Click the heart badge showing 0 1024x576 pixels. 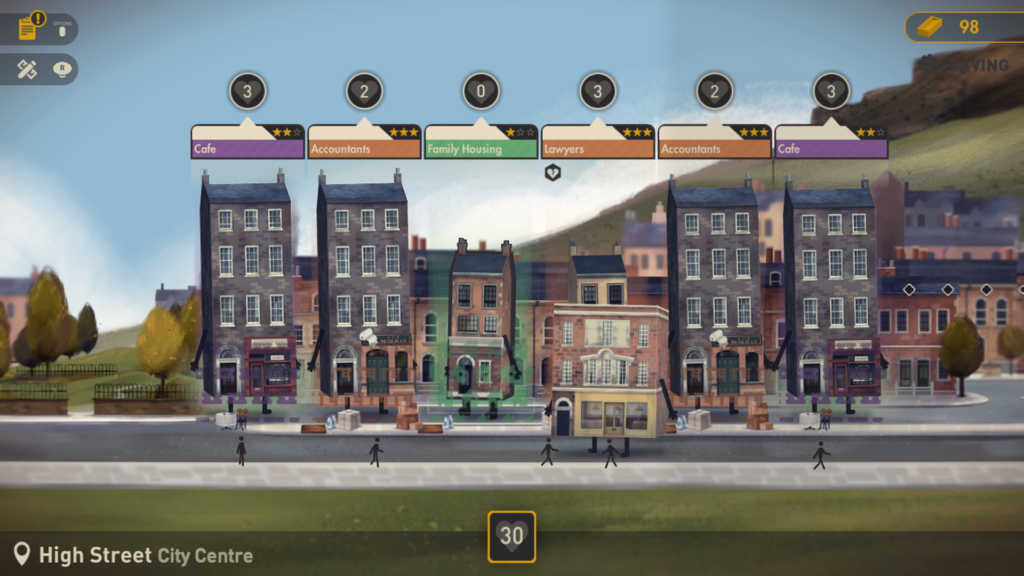click(x=481, y=92)
